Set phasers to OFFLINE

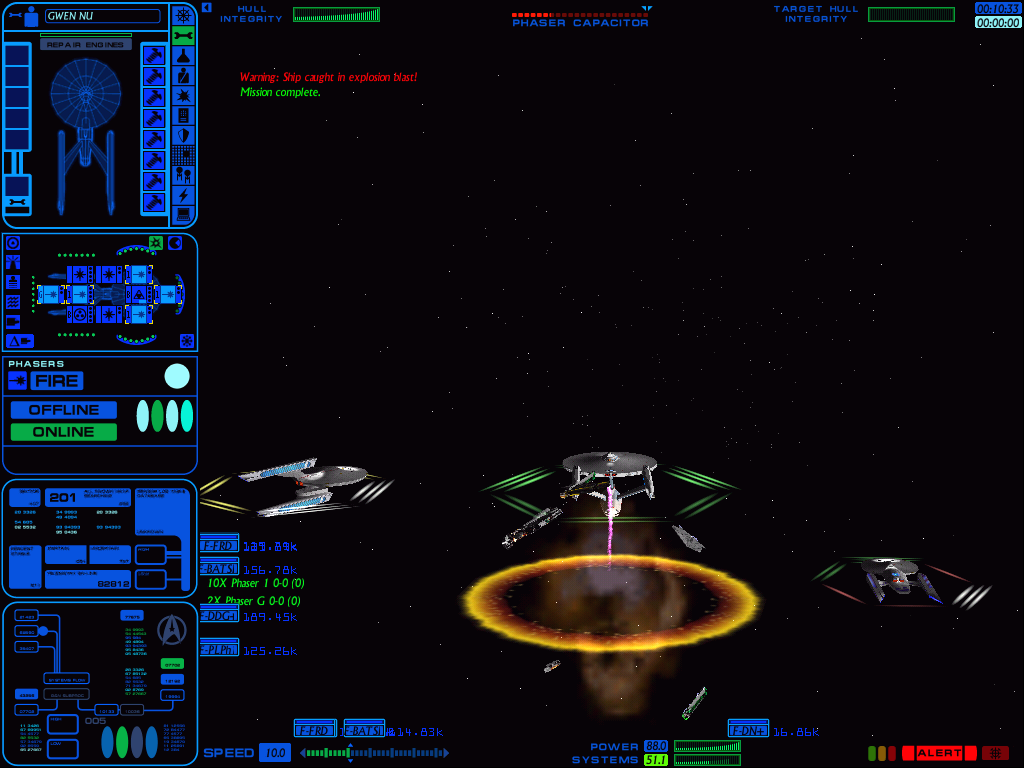pos(64,410)
